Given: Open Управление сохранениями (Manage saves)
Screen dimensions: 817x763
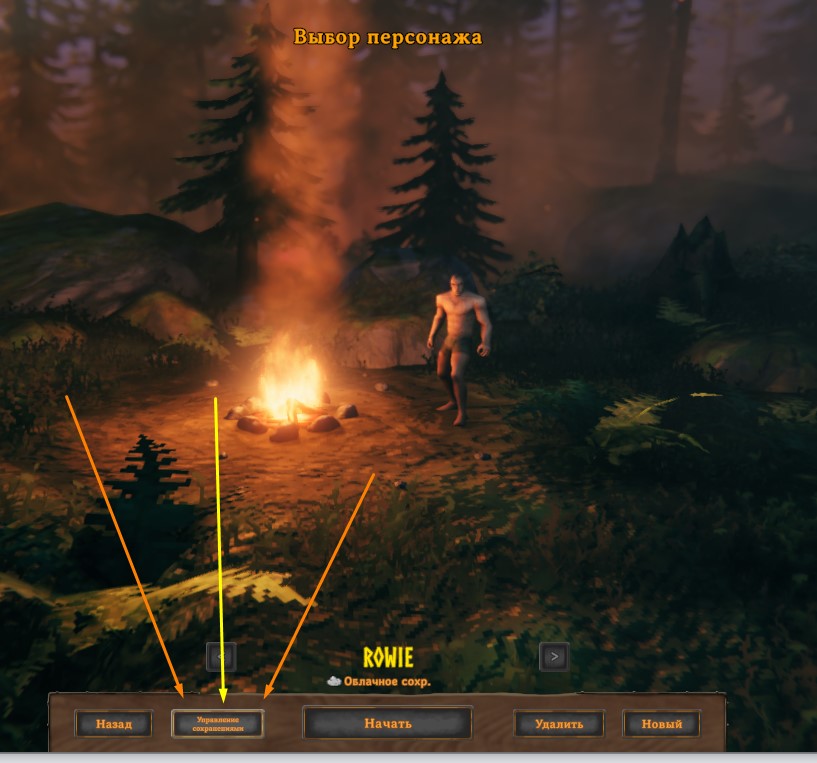Looking at the screenshot, I should (218, 723).
